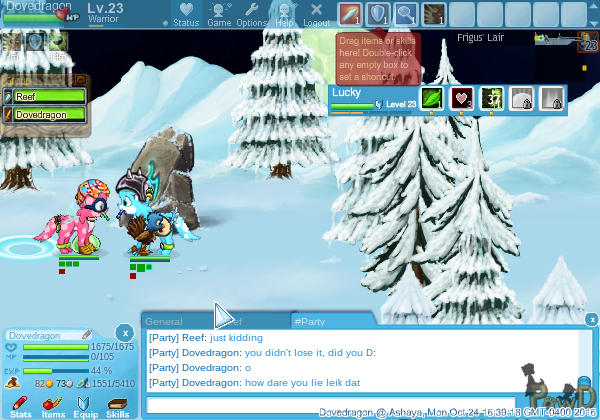Switch to the General chat tab
Image resolution: width=600 pixels, height=420 pixels.
click(164, 321)
